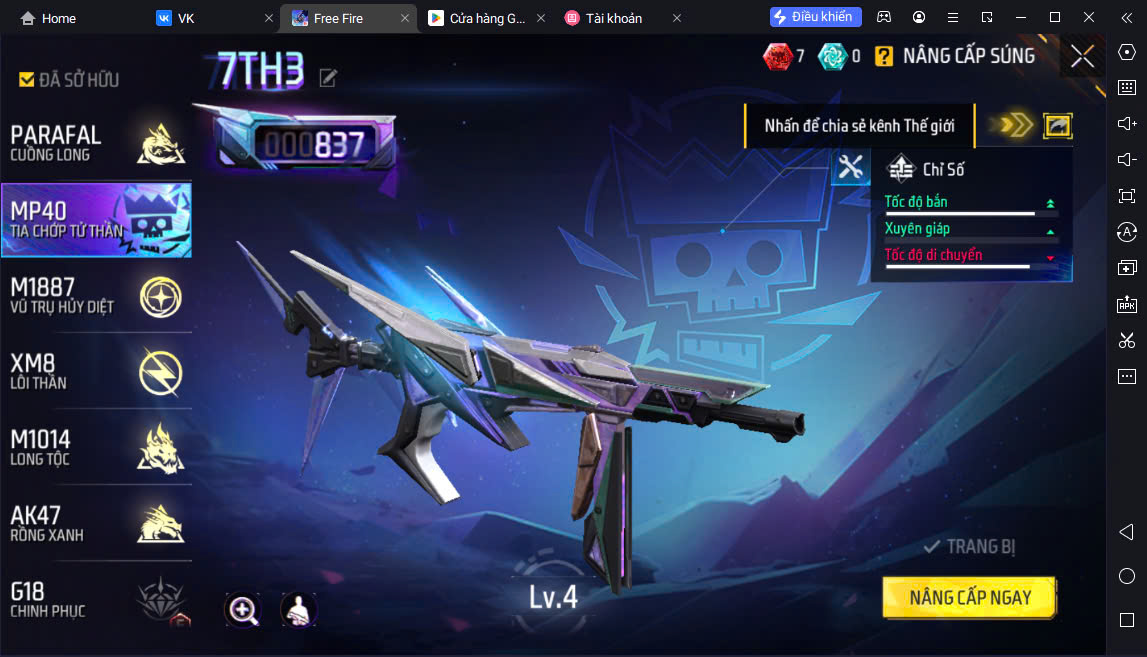Viewport: 1147px width, 657px height.
Task: Toggle the ĐÃ SỞ HỮU owned filter checkbox
Action: pos(27,80)
